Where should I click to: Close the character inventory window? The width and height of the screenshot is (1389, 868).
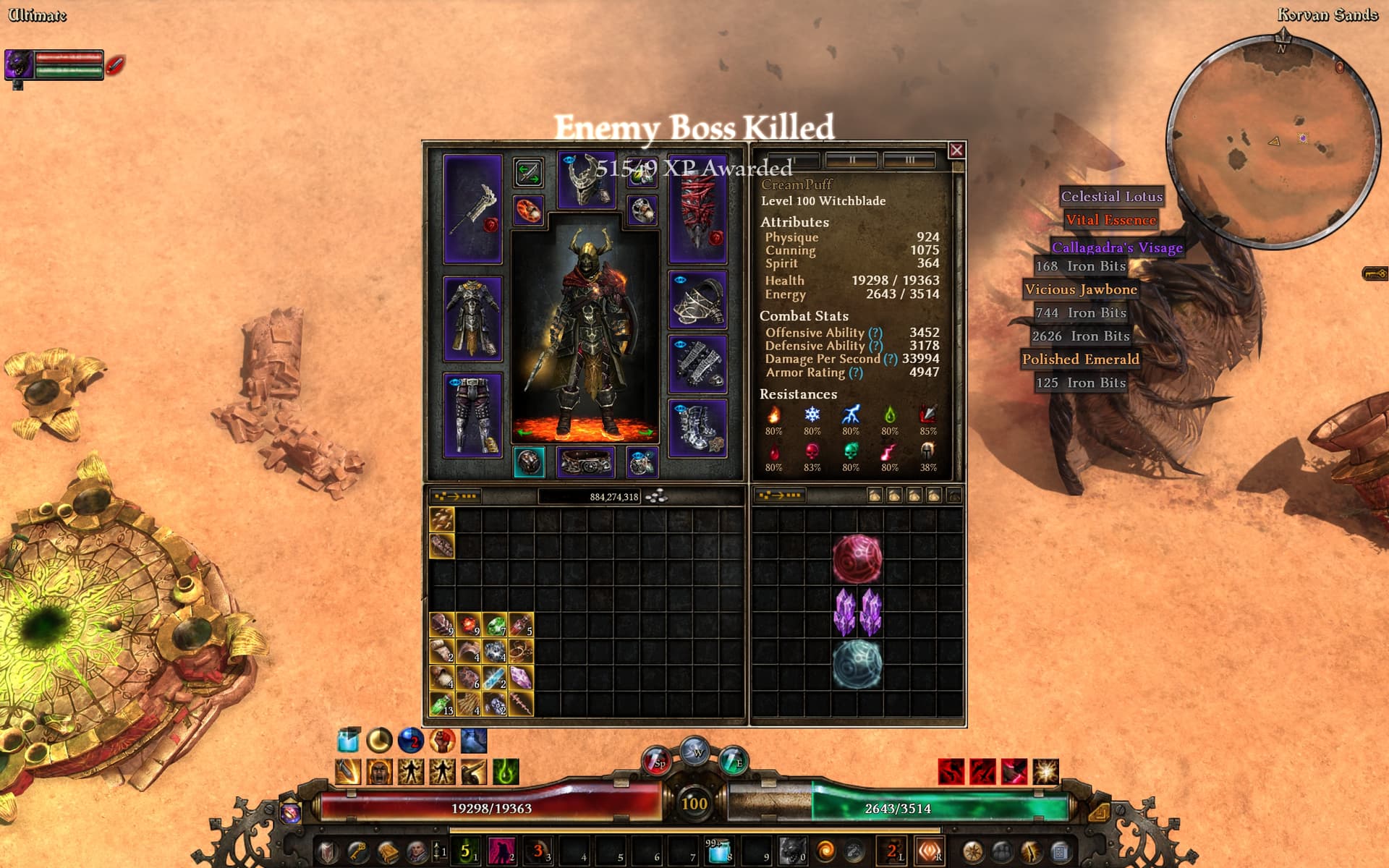[956, 150]
